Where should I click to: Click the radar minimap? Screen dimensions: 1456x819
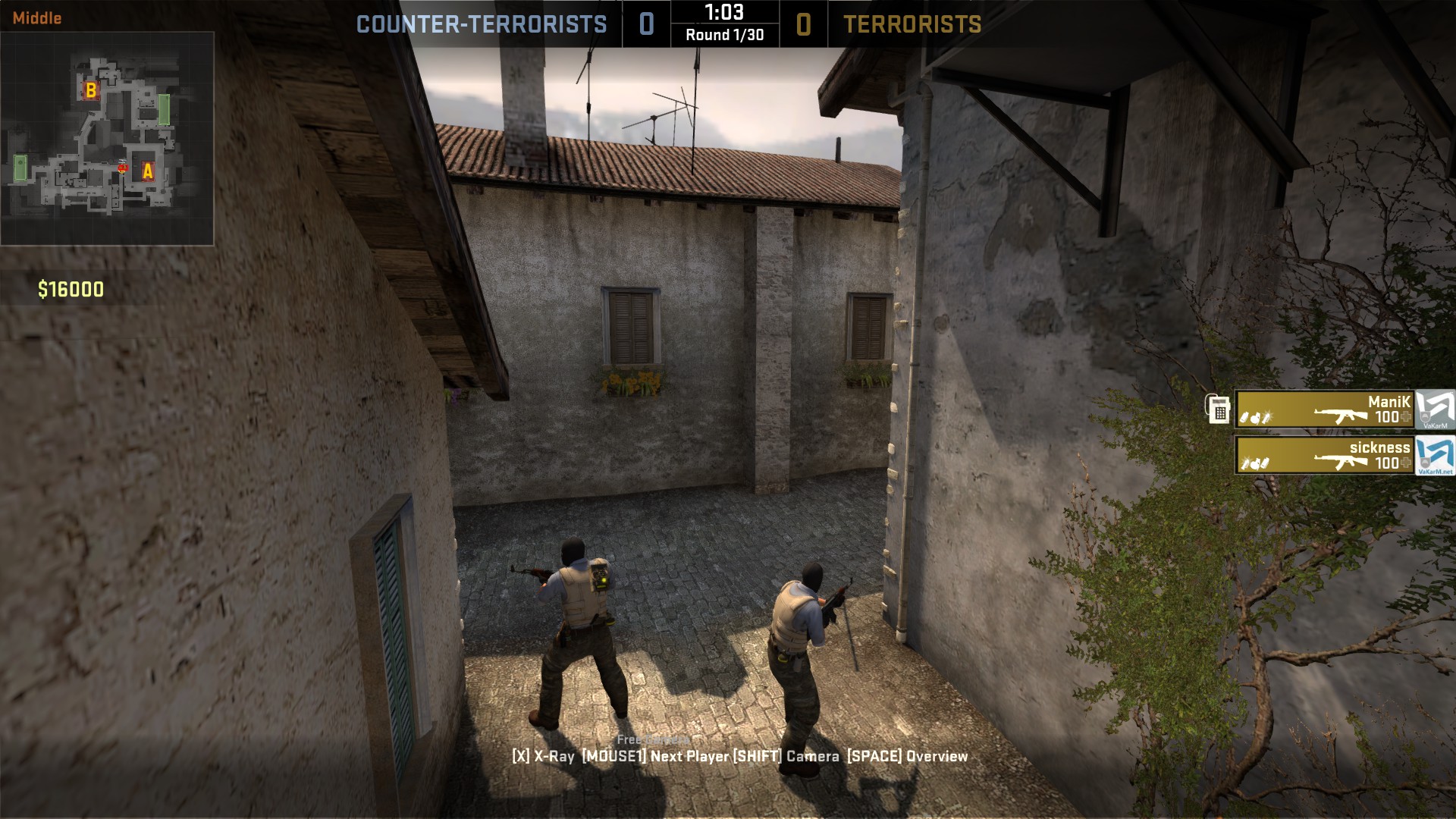[x=107, y=138]
